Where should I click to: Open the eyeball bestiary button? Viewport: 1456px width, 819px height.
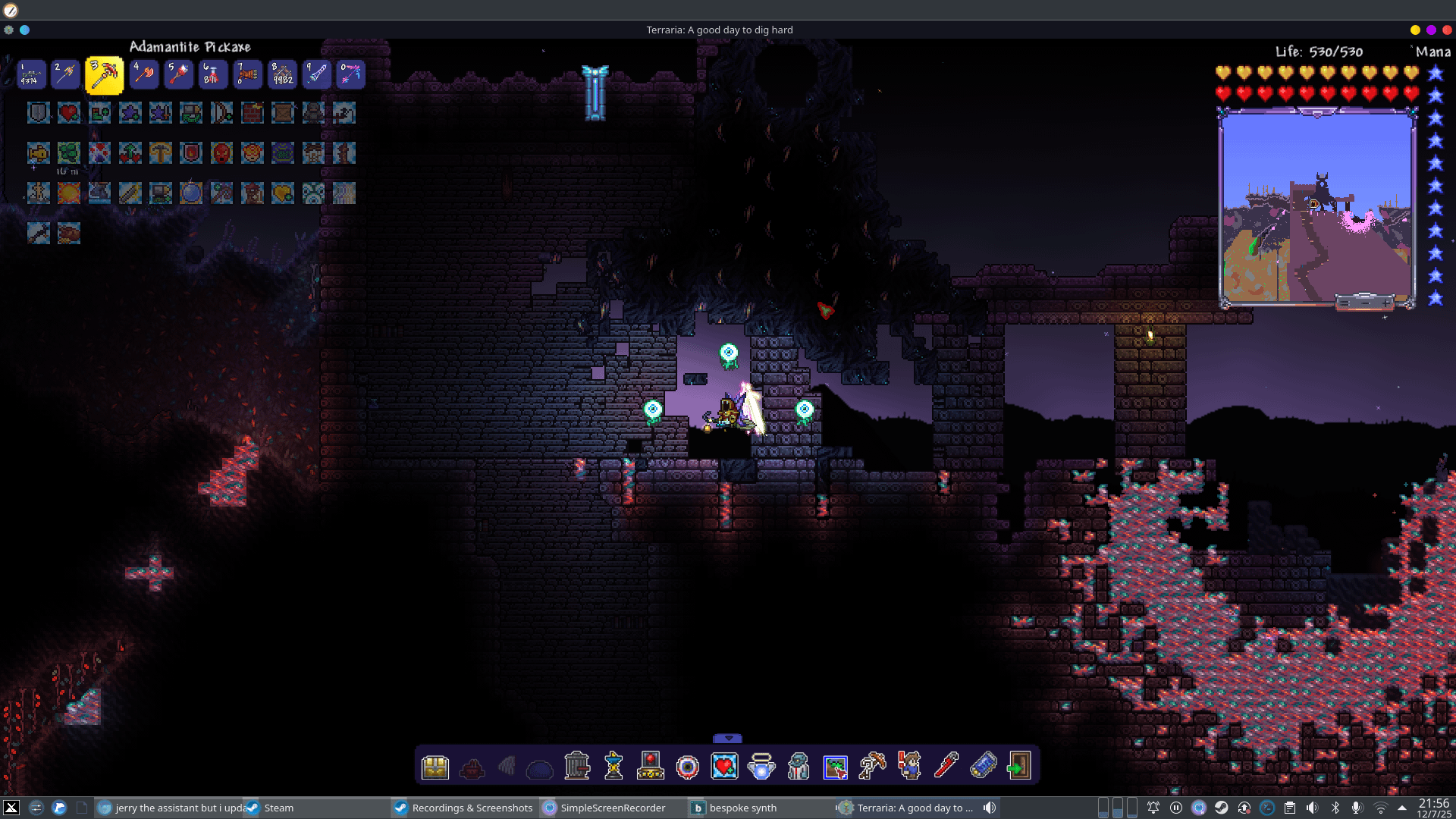click(x=688, y=767)
